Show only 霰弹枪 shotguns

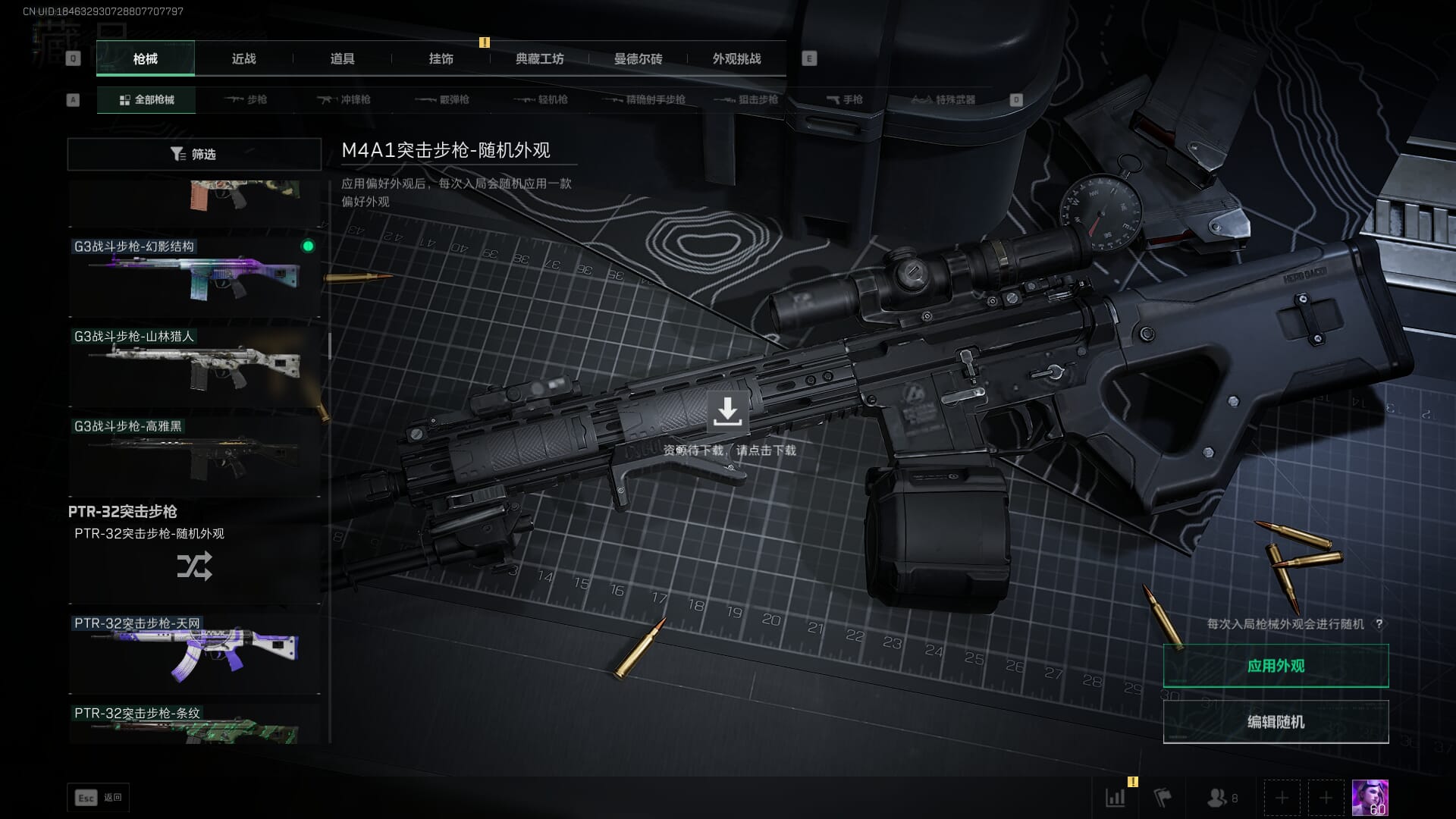pyautogui.click(x=444, y=99)
